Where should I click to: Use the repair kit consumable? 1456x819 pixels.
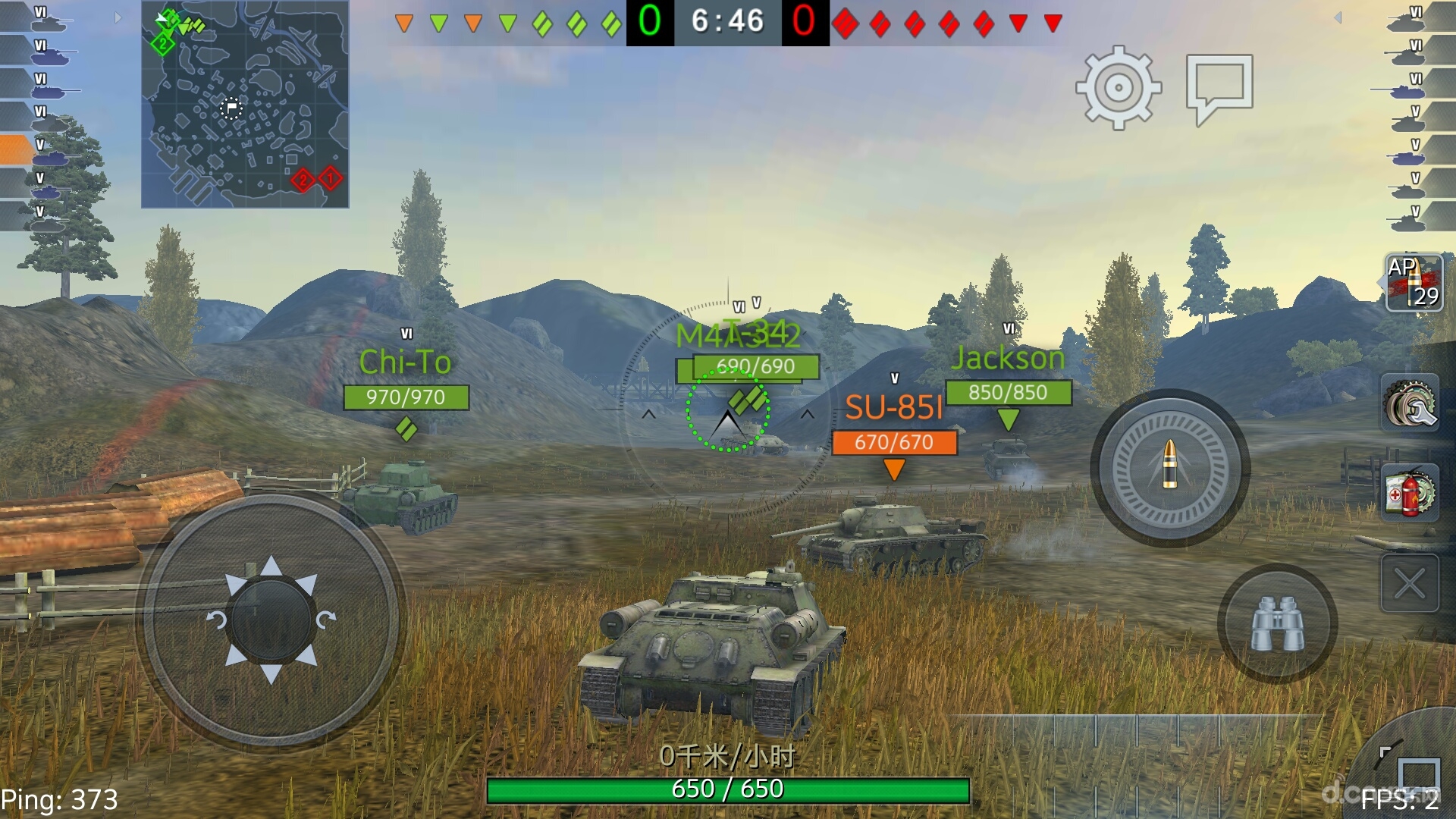pyautogui.click(x=1410, y=403)
